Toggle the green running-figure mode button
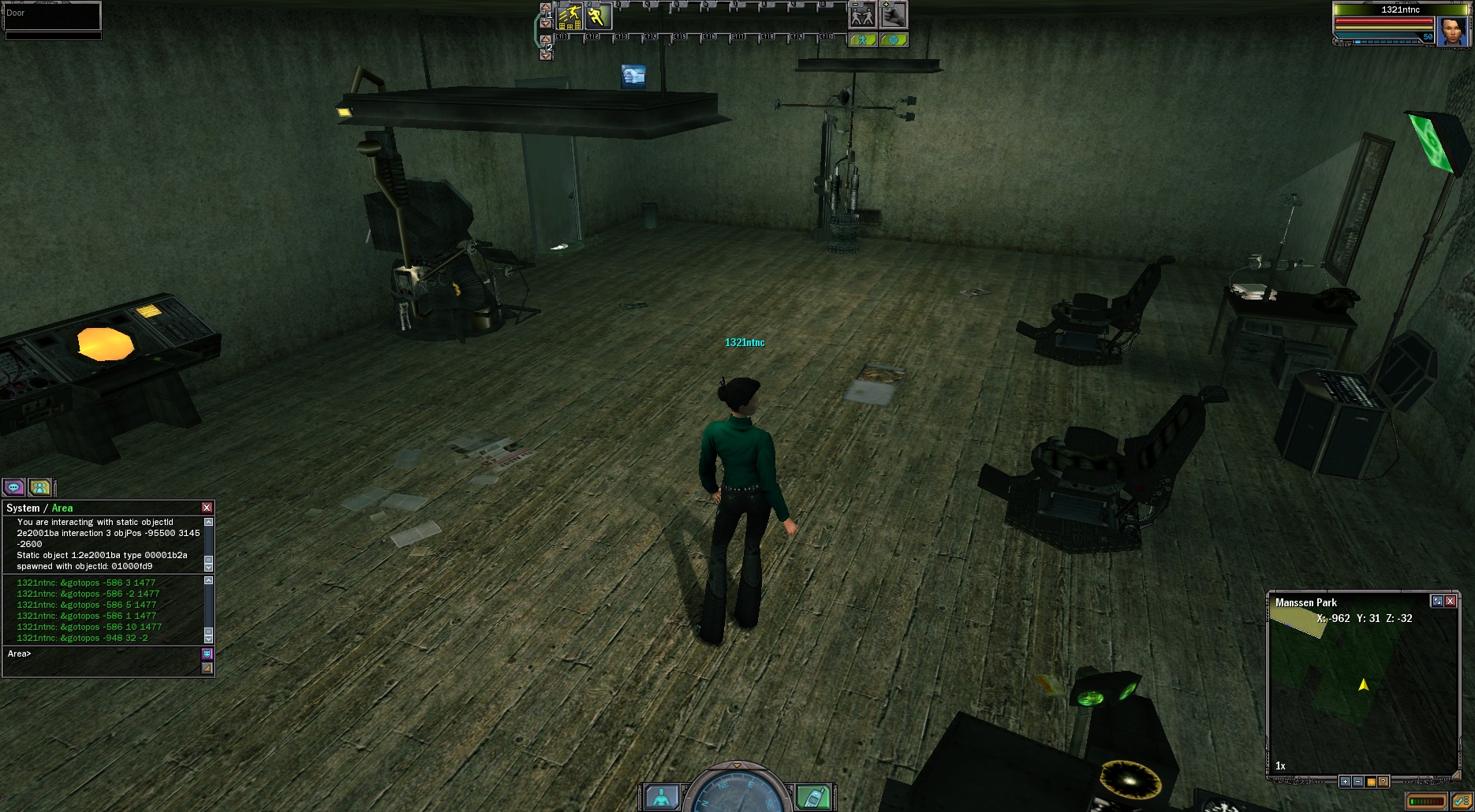The width and height of the screenshot is (1475, 812). point(862,39)
